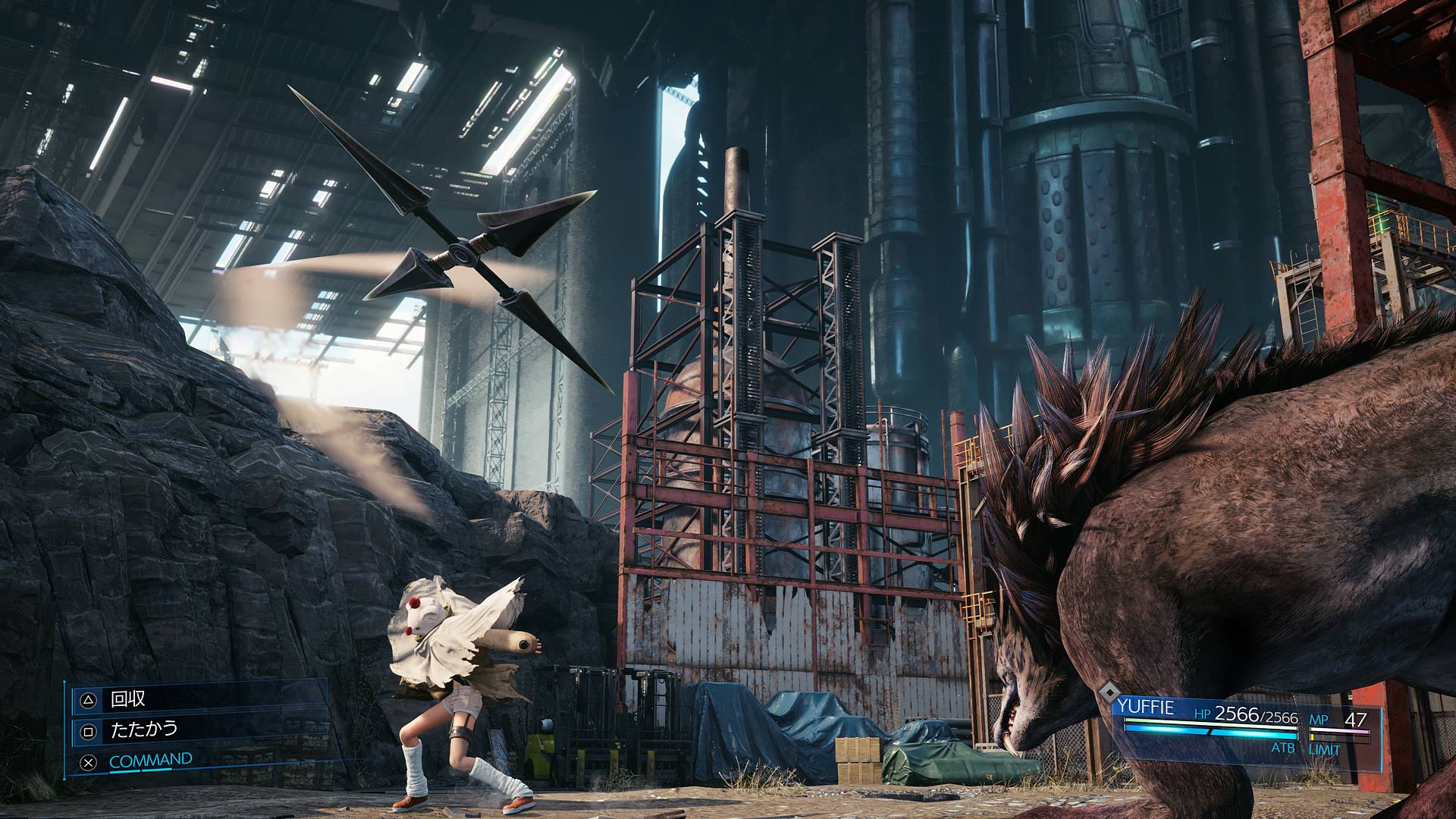Open the COMMAND menu
Screen dimensions: 1456x819
pos(150,760)
